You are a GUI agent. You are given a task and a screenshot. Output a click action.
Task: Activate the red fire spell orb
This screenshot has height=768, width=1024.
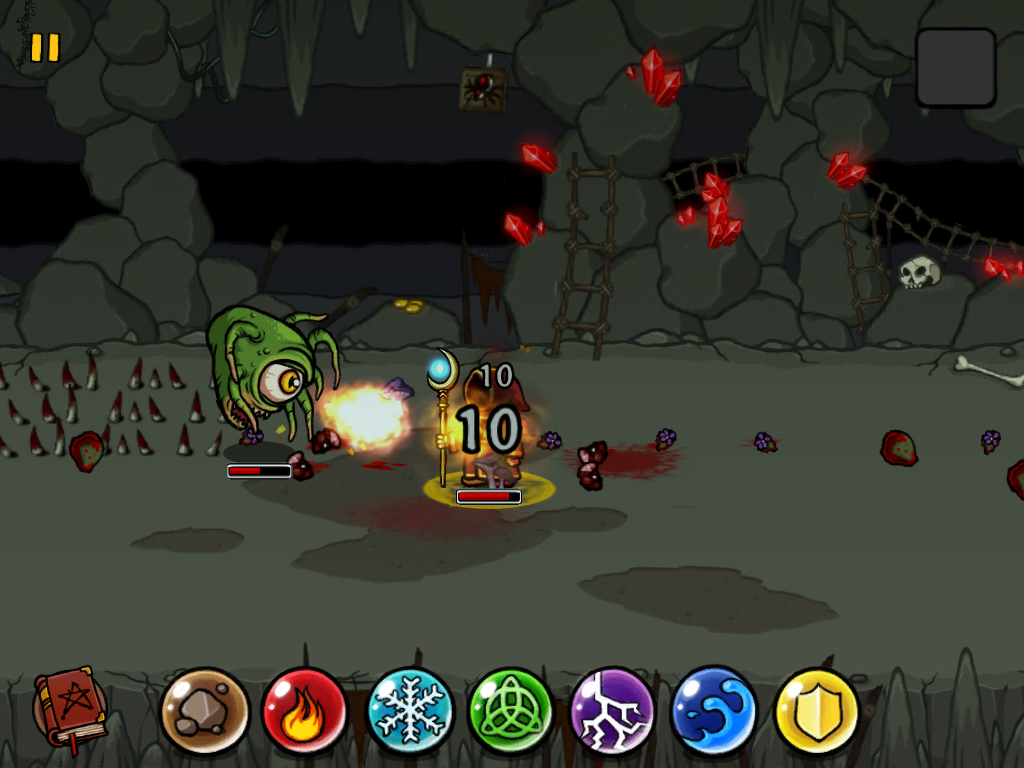pos(305,711)
